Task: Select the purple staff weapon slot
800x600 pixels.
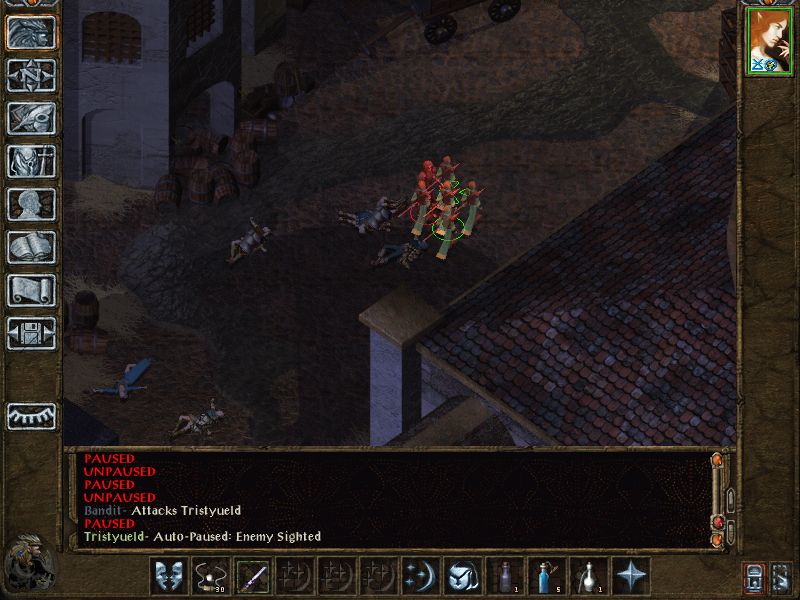Action: coord(252,576)
